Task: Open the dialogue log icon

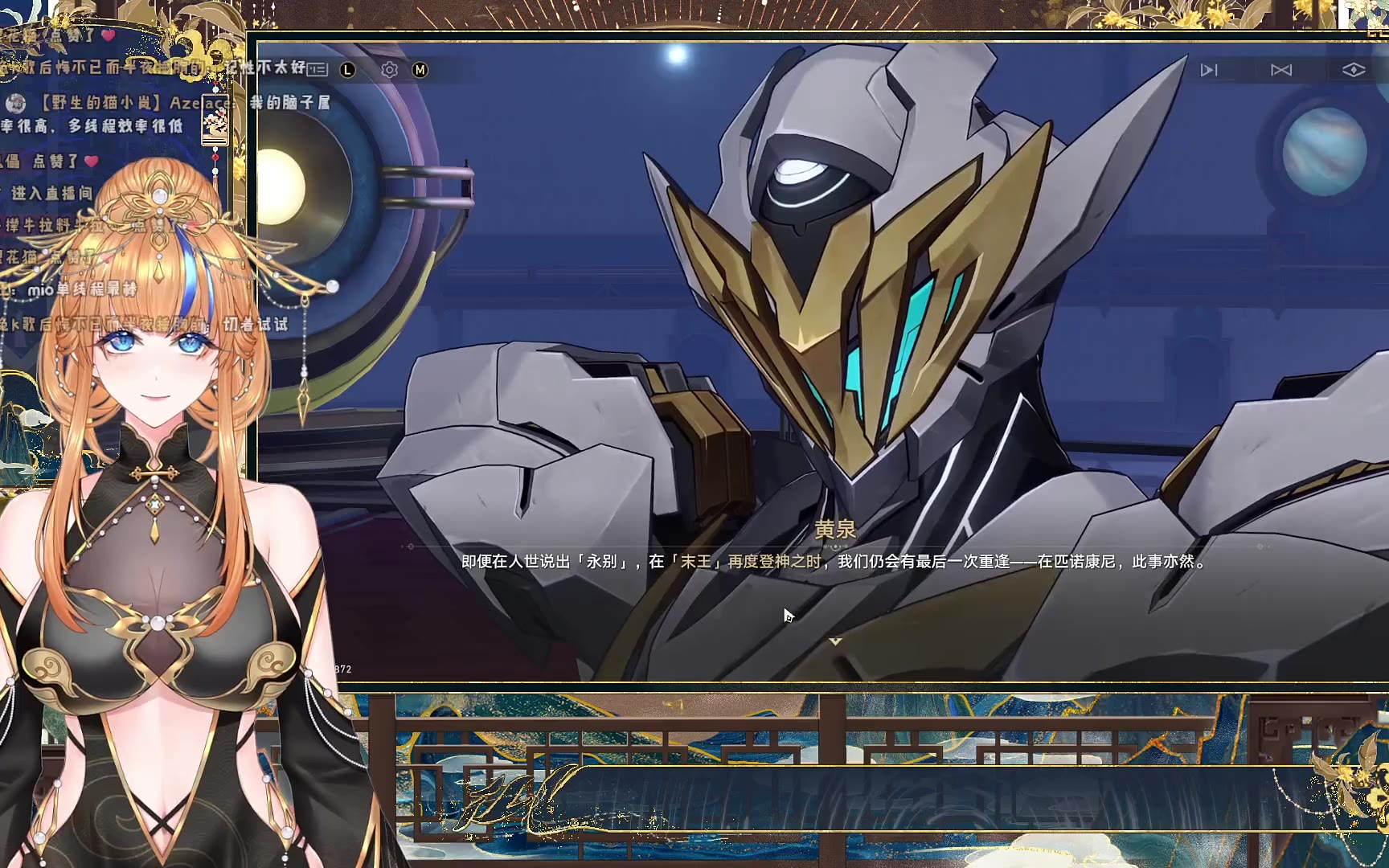Action: [x=318, y=70]
